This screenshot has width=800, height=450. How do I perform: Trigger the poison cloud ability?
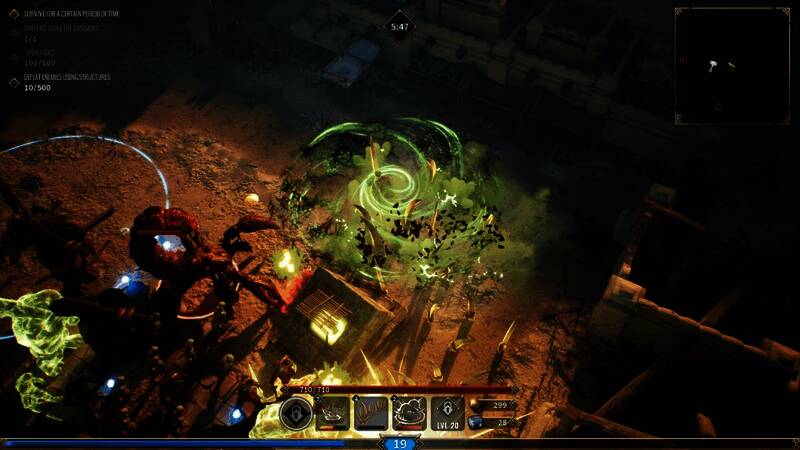pos(410,413)
